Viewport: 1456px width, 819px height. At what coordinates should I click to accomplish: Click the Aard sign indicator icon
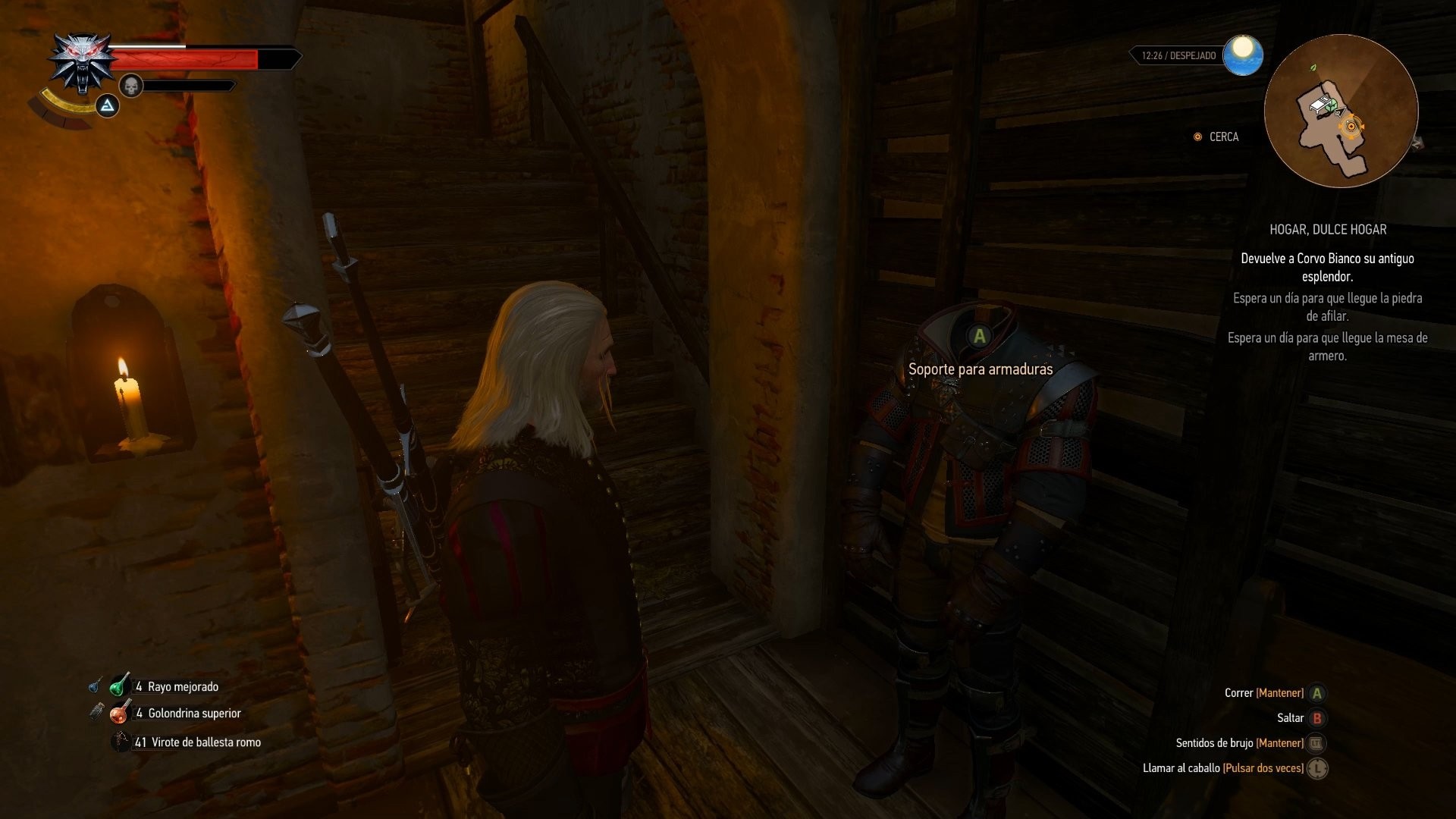point(108,106)
